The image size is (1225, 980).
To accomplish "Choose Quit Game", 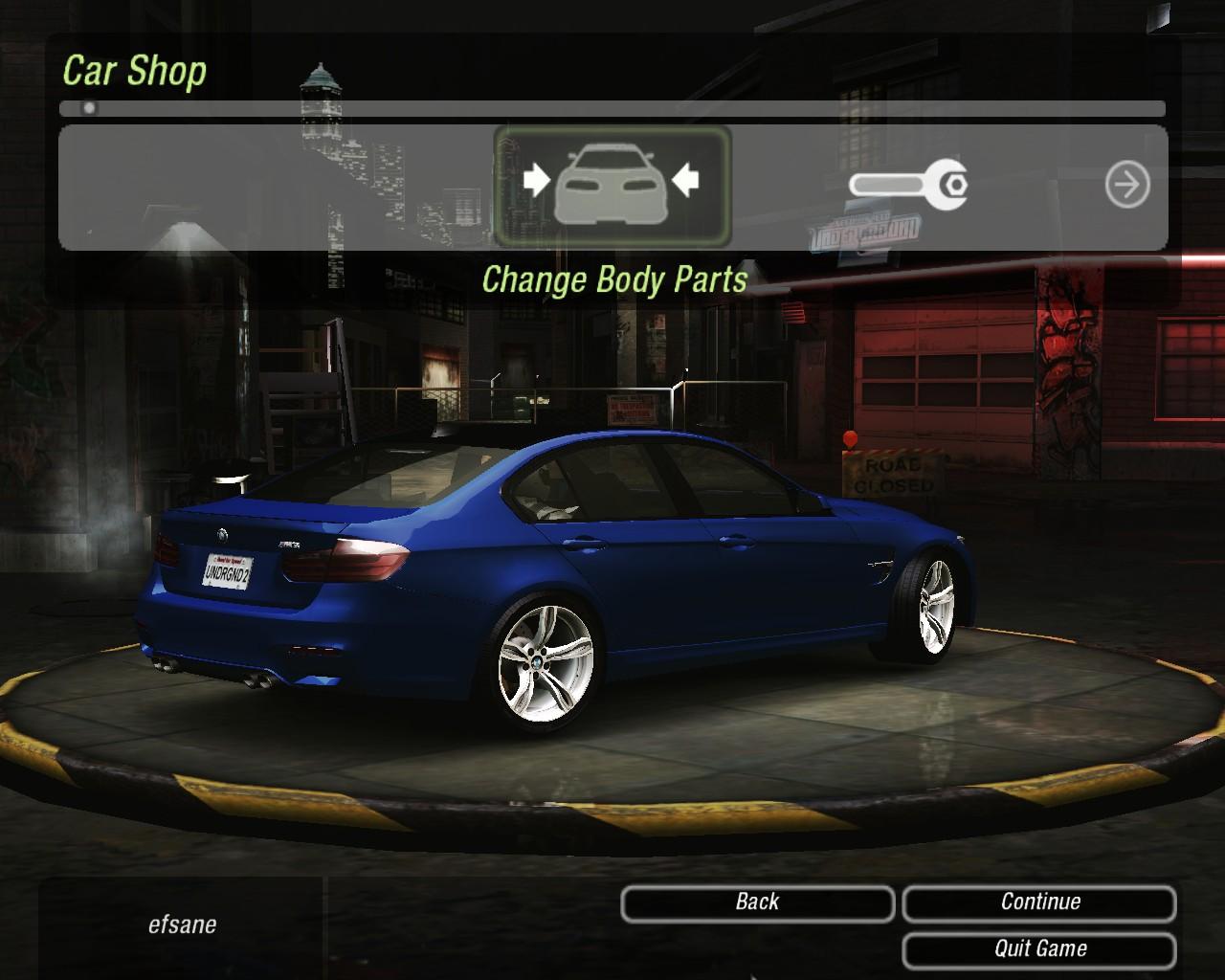I will pyautogui.click(x=1039, y=949).
